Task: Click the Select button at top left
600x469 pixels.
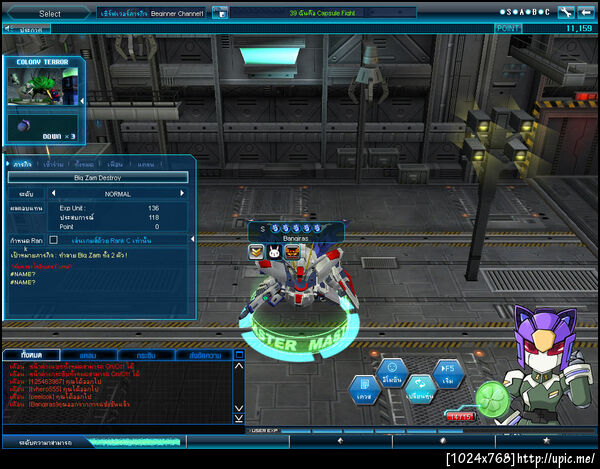Action: coord(49,14)
